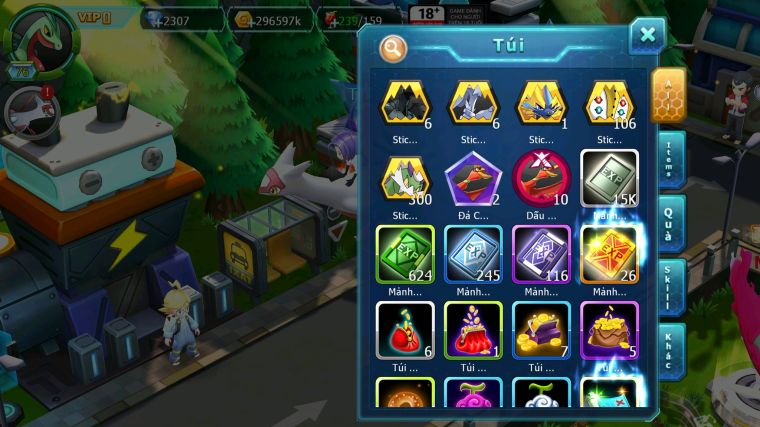
Task: Choose the purple EXP shard with 116
Action: tap(541, 254)
